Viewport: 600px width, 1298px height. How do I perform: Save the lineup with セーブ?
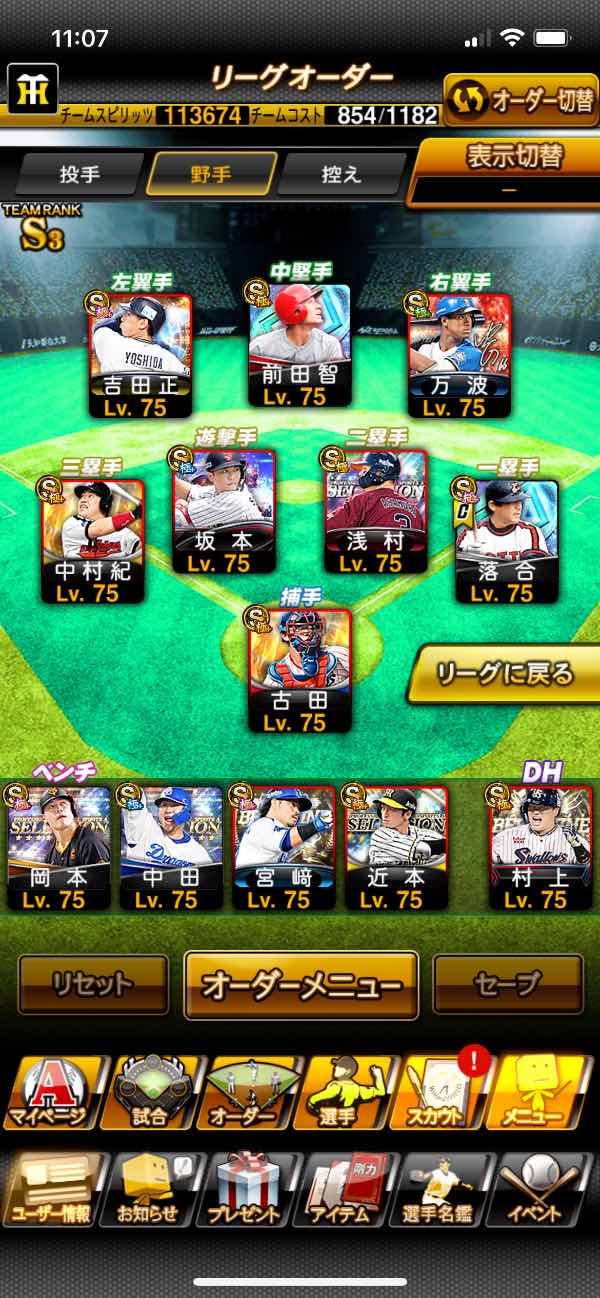[x=507, y=984]
